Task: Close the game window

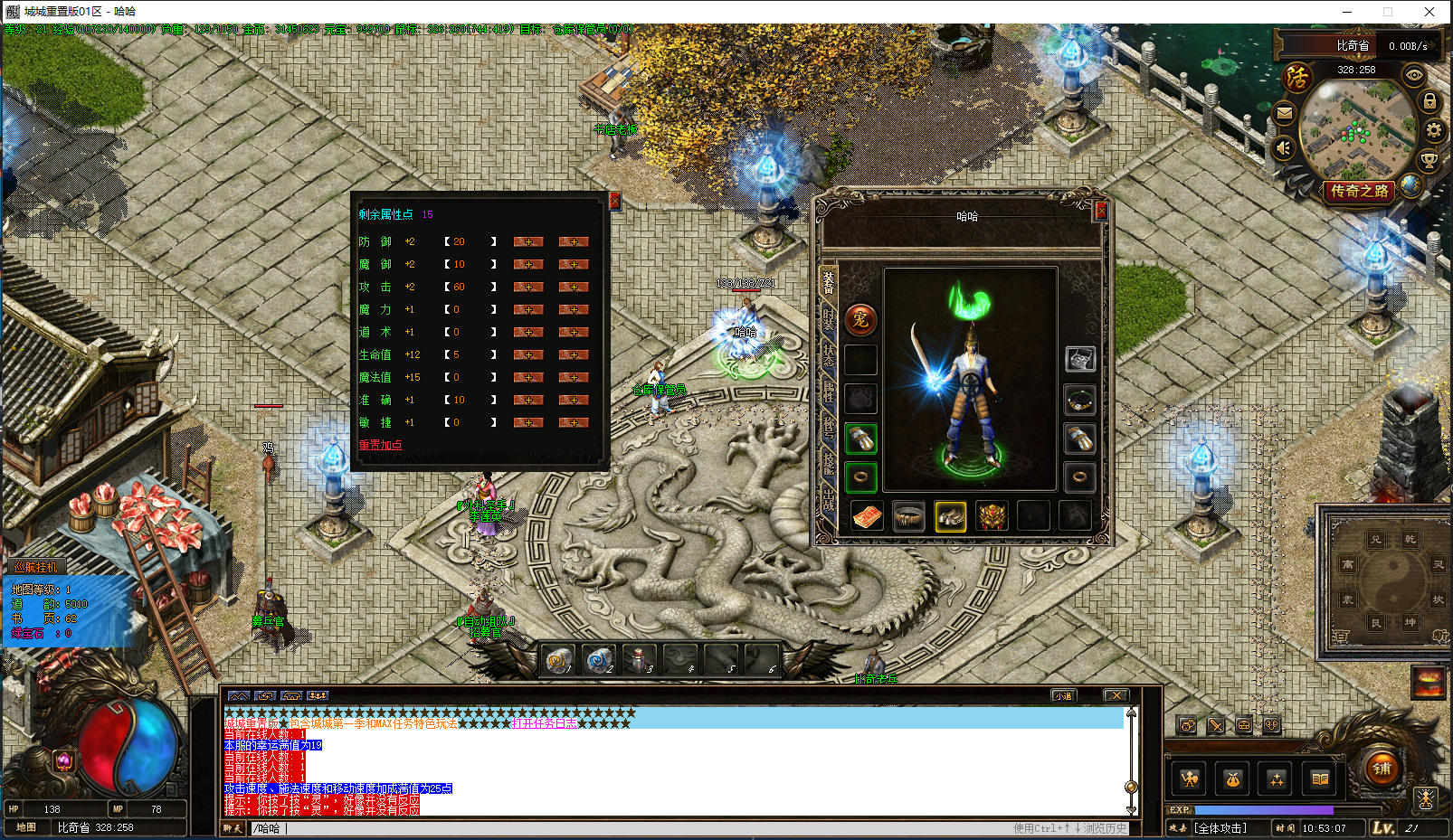Action: click(1429, 12)
